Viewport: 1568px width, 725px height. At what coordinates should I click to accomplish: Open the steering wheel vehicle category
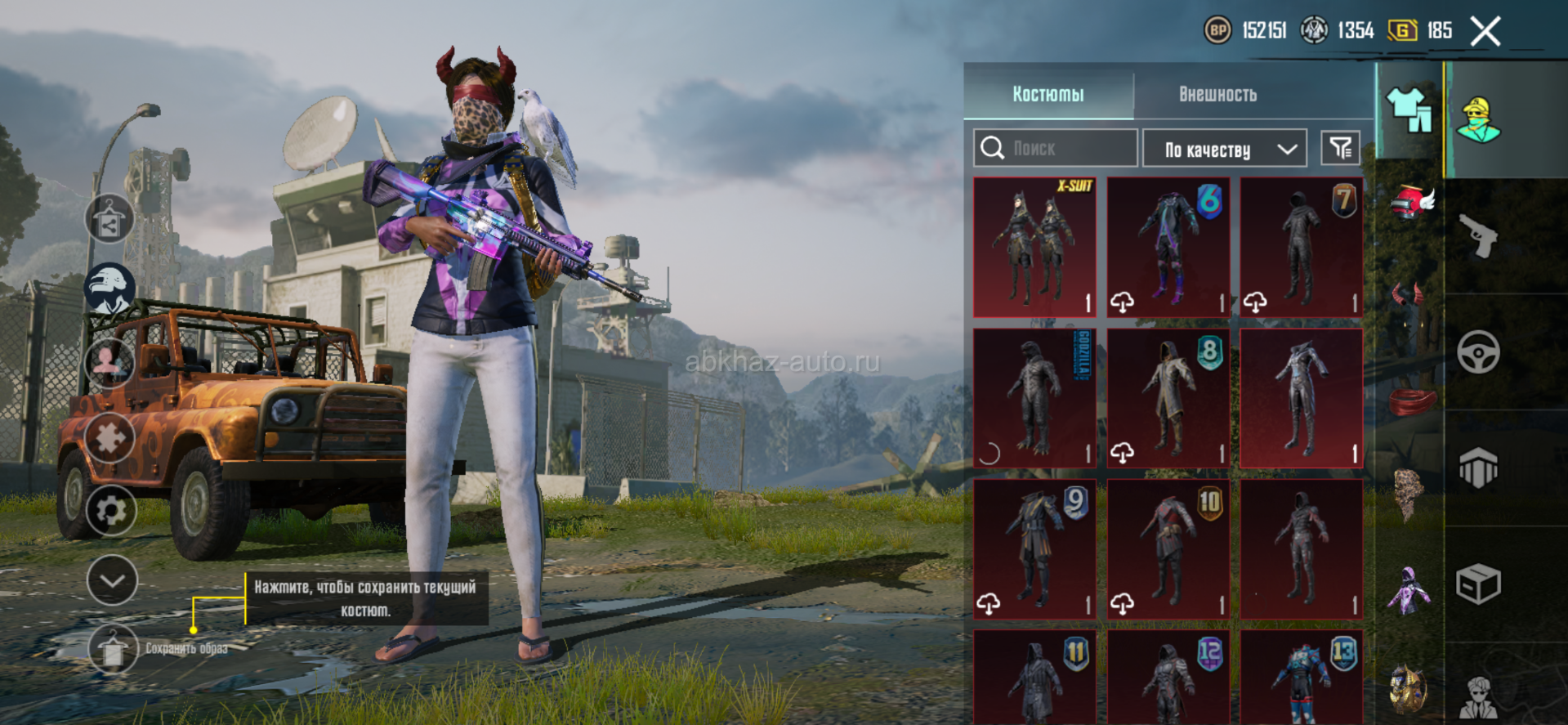(1479, 352)
